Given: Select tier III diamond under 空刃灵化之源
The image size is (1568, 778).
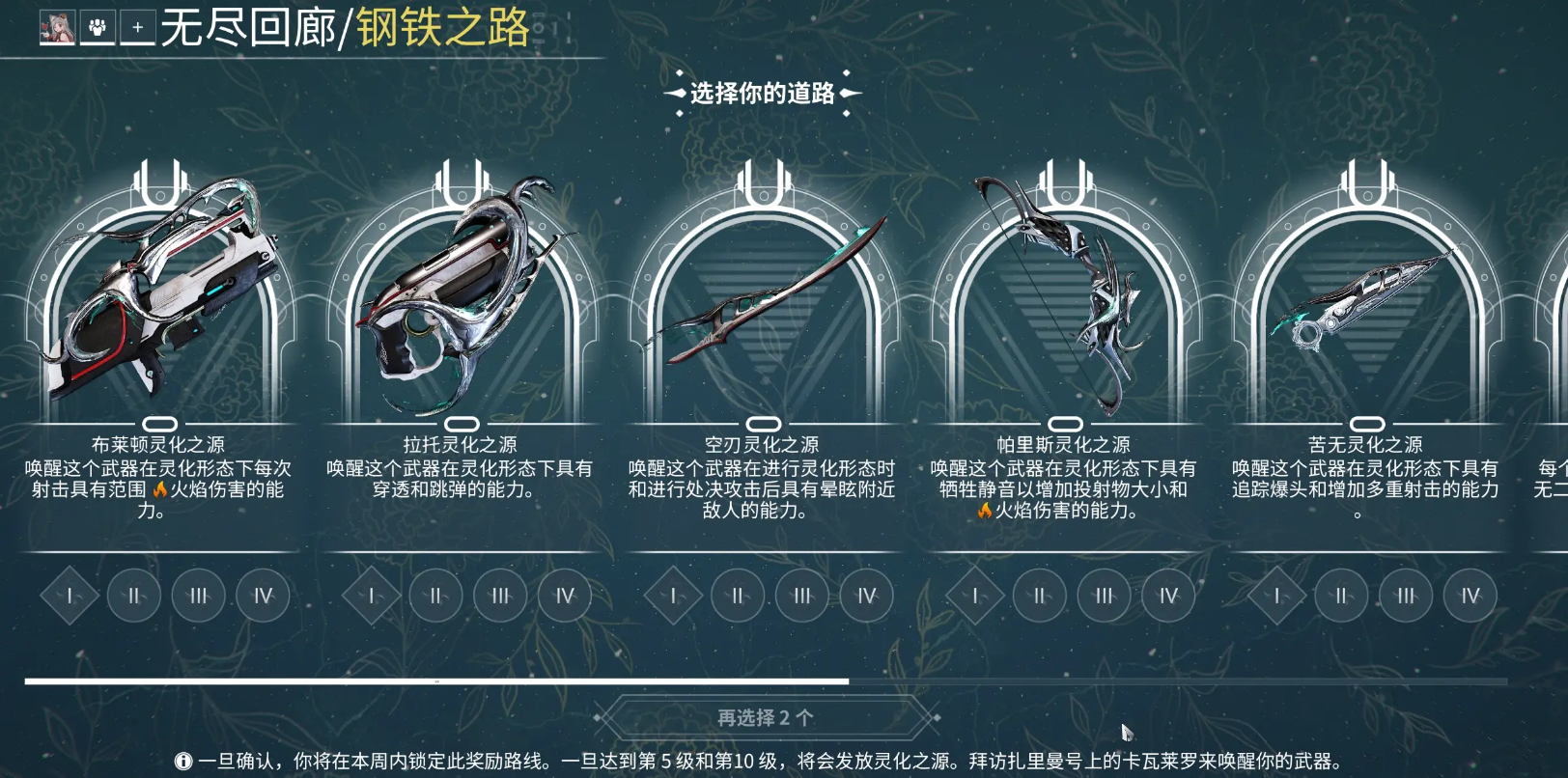Looking at the screenshot, I should [803, 596].
